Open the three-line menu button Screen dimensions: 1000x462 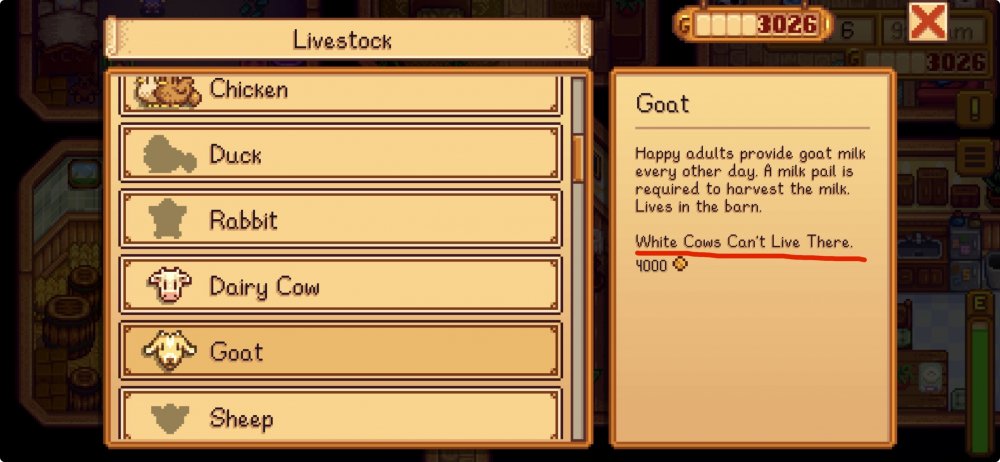973,156
